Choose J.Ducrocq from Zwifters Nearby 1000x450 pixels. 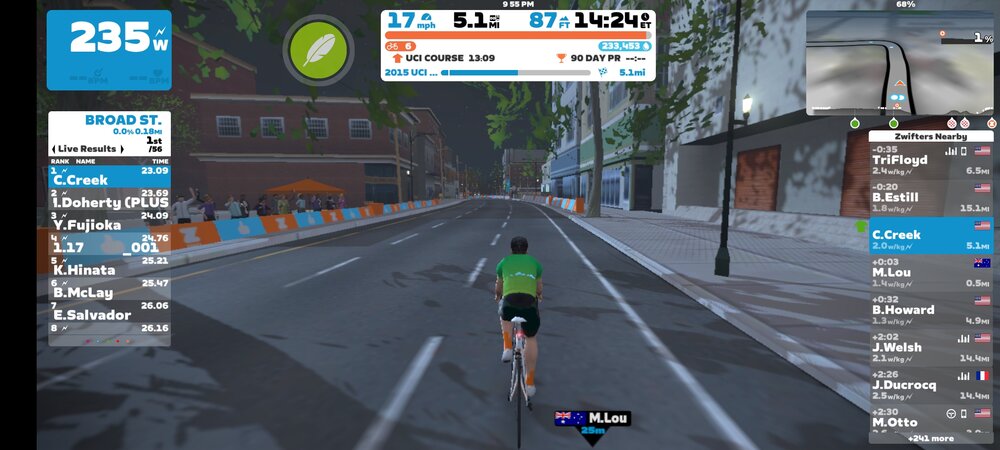(x=930, y=385)
